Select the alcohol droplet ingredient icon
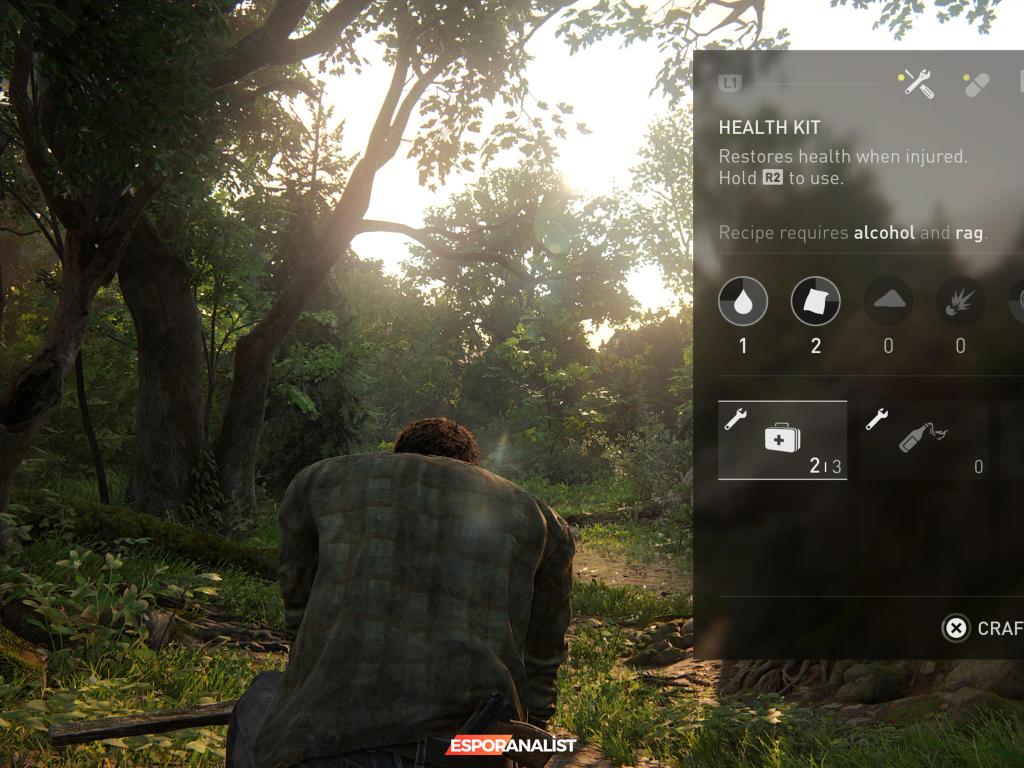Screen dimensions: 1024x768 [743, 301]
